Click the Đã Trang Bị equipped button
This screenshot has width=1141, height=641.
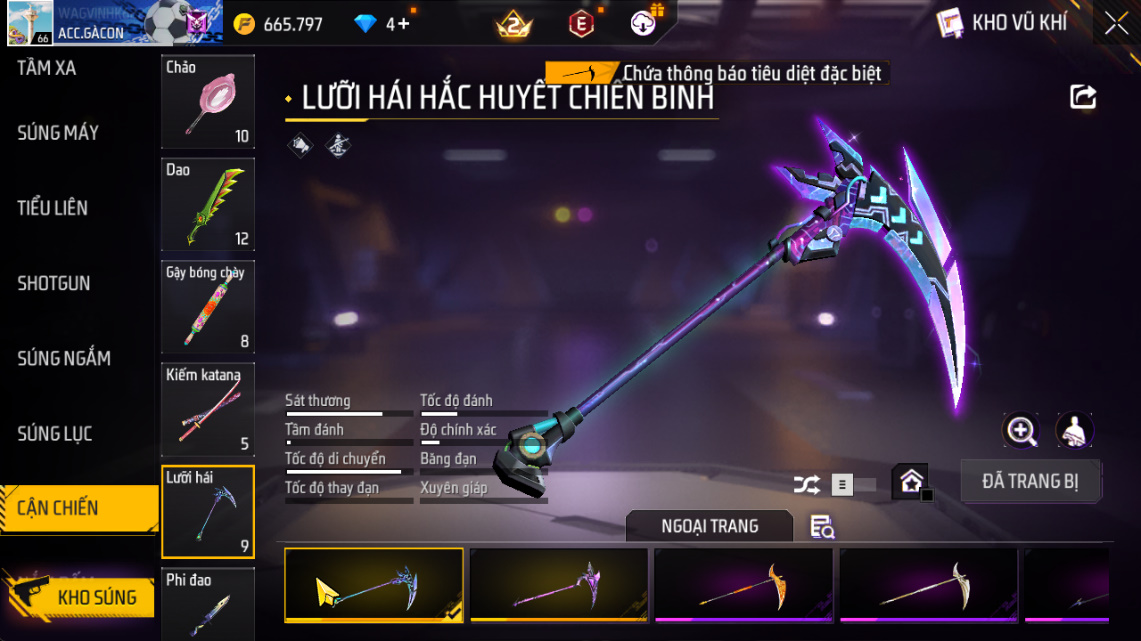coord(1030,481)
